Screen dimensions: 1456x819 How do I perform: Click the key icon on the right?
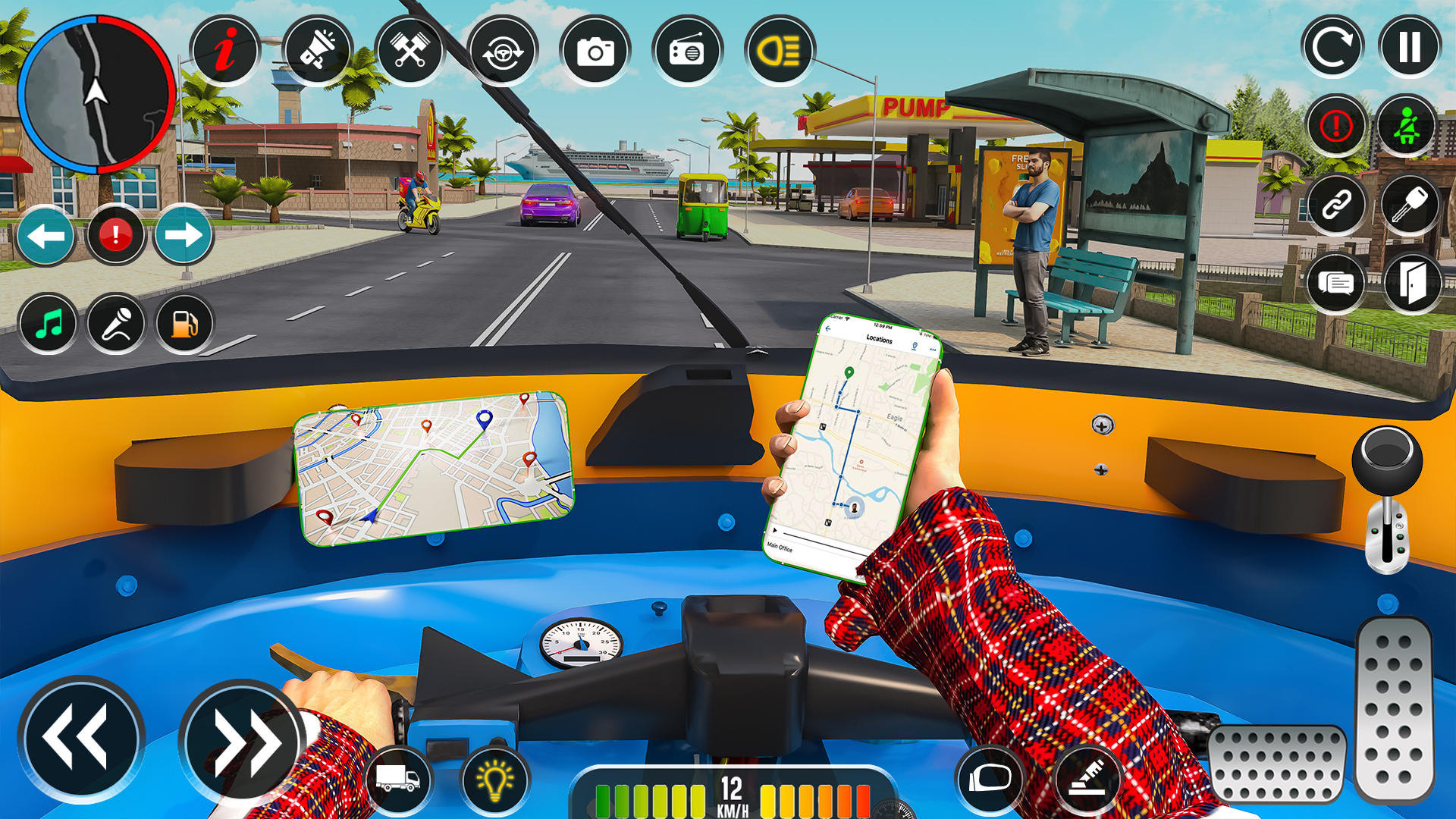(1410, 205)
